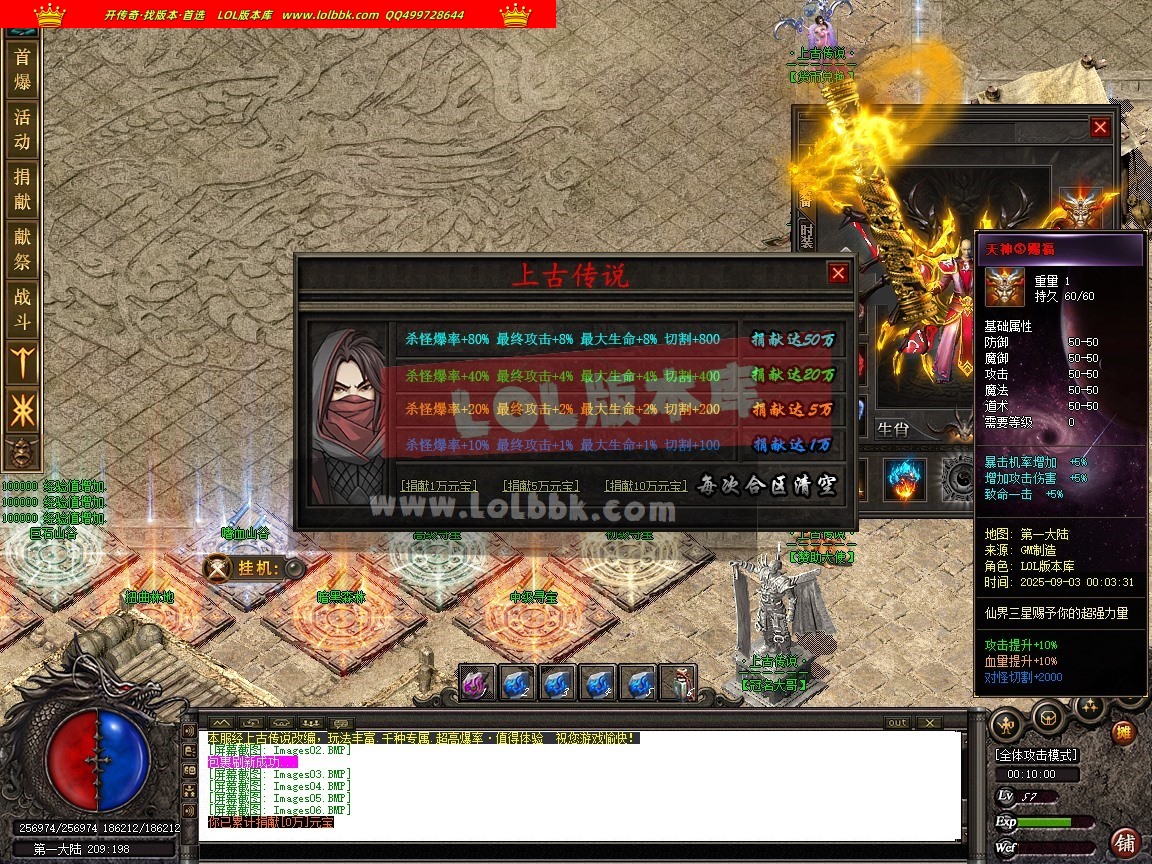Screen dimensions: 1152x864
Task: Choose the 捐献10万元宝 donation option
Action: point(646,486)
